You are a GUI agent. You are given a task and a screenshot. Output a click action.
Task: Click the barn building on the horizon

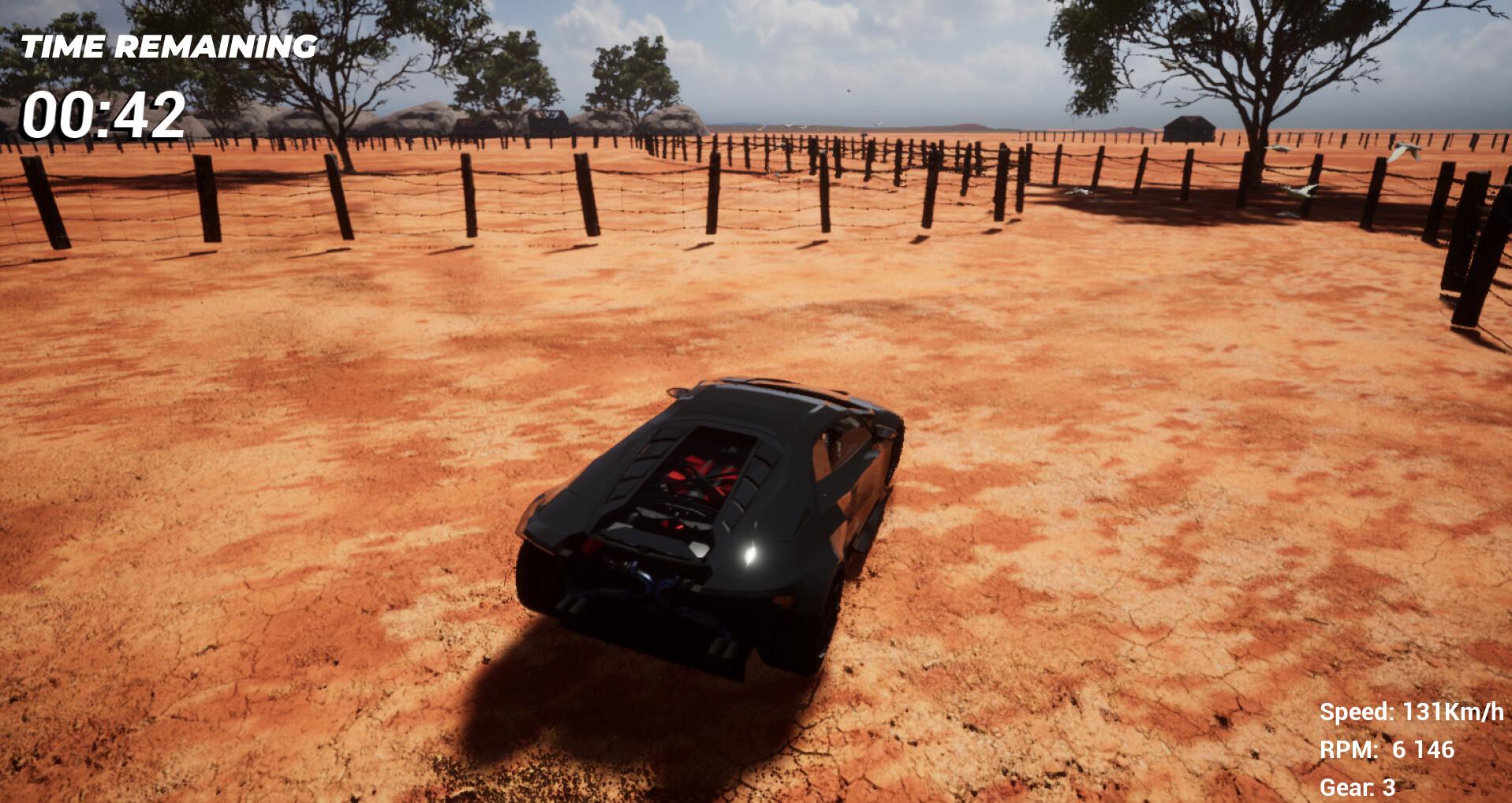1189,128
